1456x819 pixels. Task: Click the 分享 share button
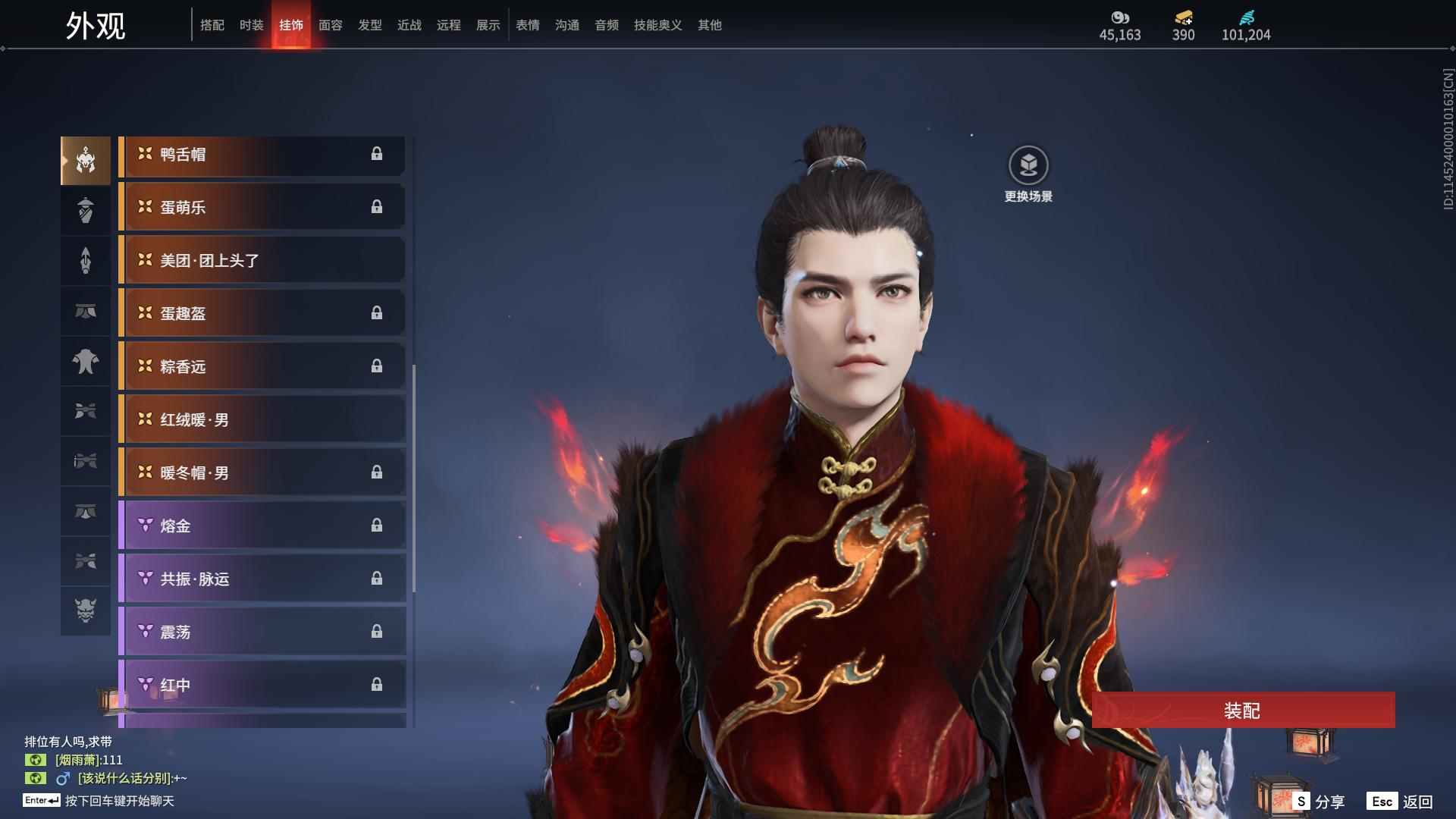1320,802
